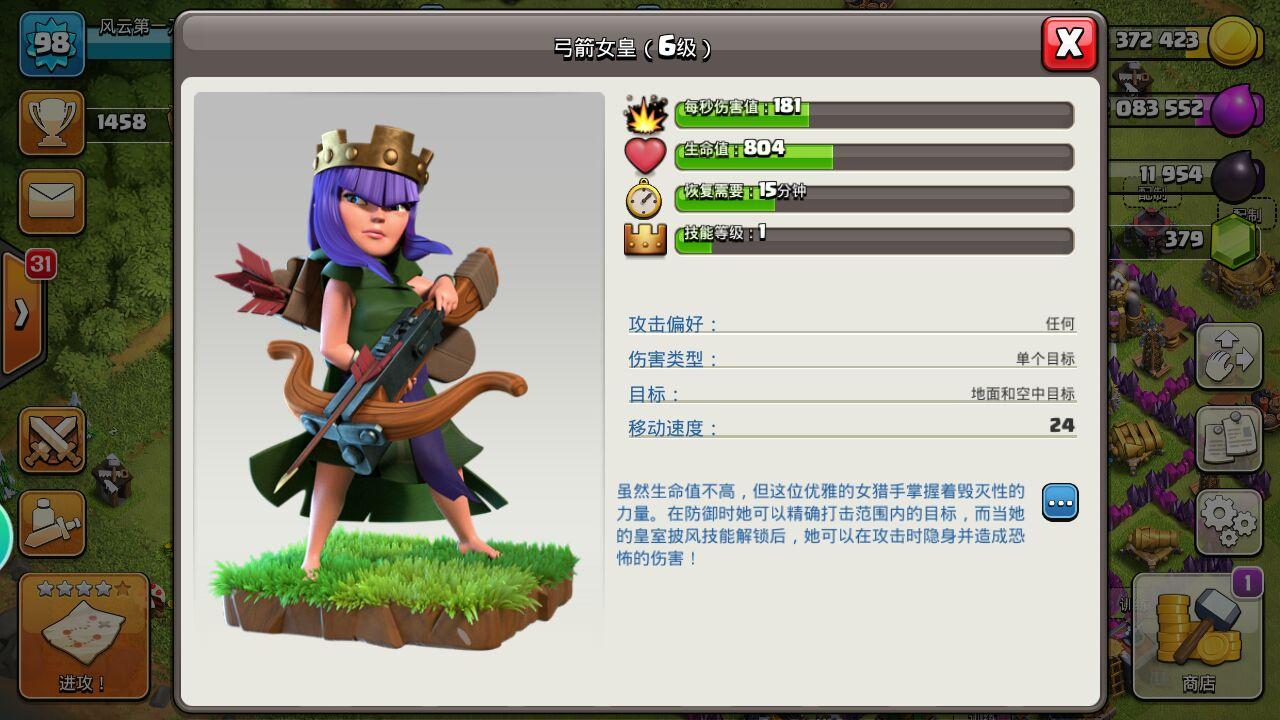Open the army overview sword button
1280x720 pixels.
point(51,523)
